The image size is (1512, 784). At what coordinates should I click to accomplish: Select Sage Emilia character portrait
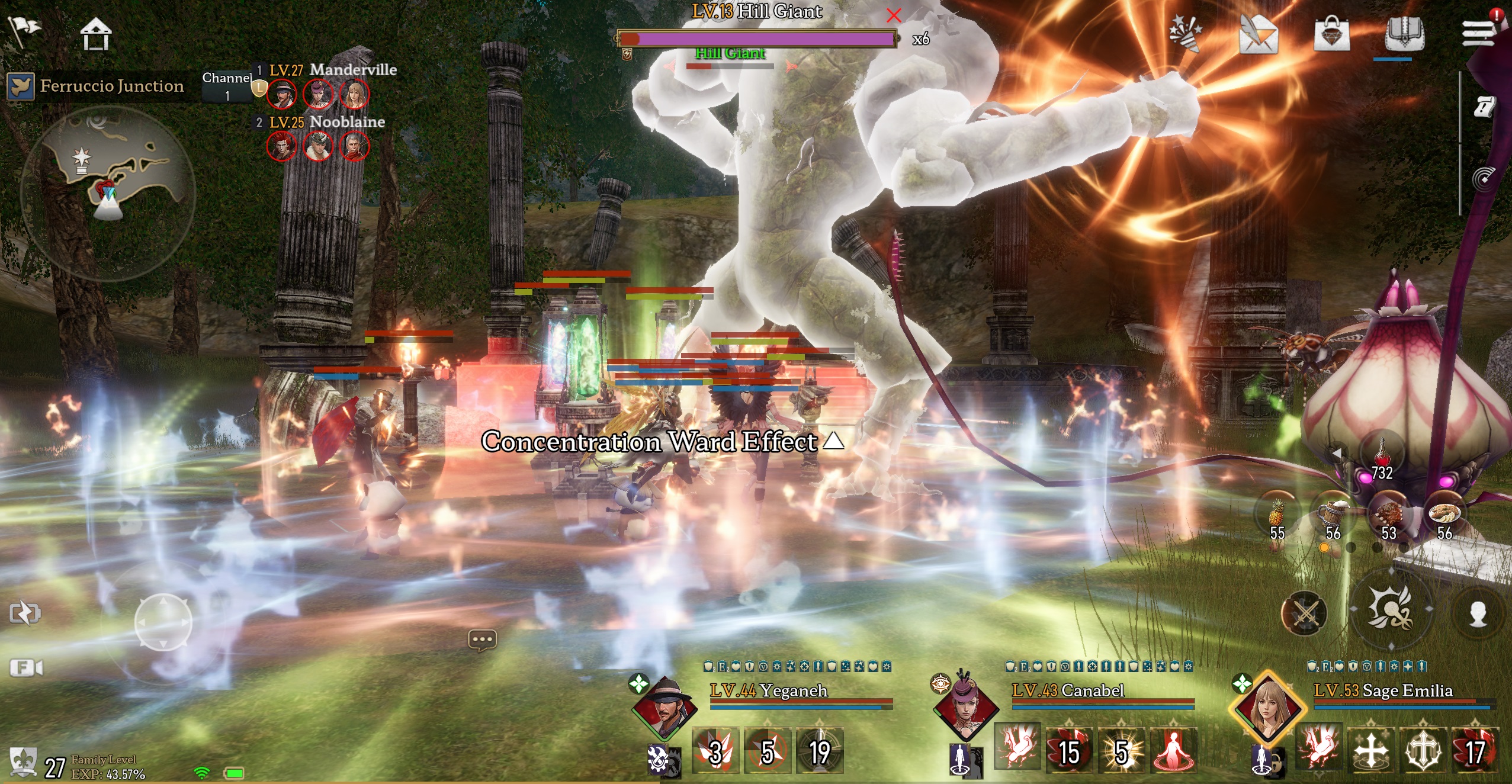[x=1267, y=707]
